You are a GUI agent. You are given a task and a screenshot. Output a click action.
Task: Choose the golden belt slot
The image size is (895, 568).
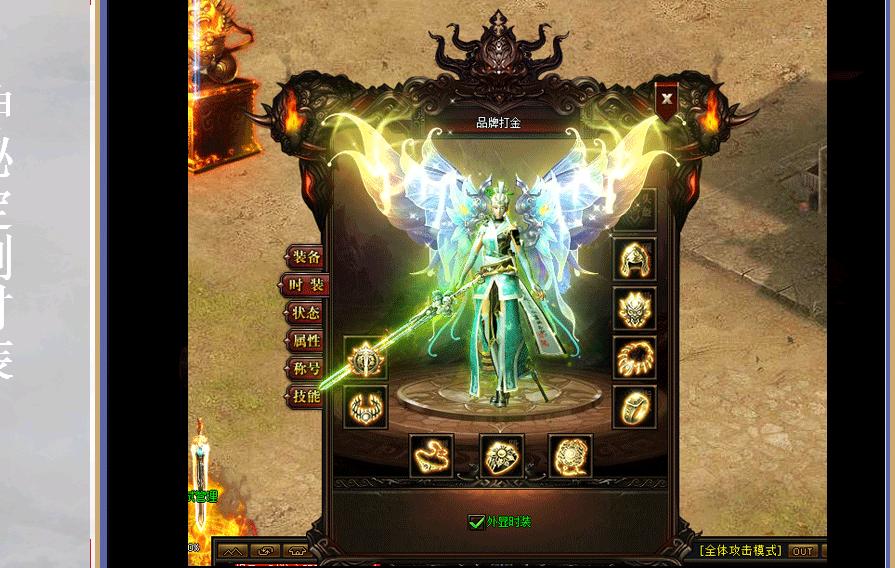pyautogui.click(x=432, y=456)
